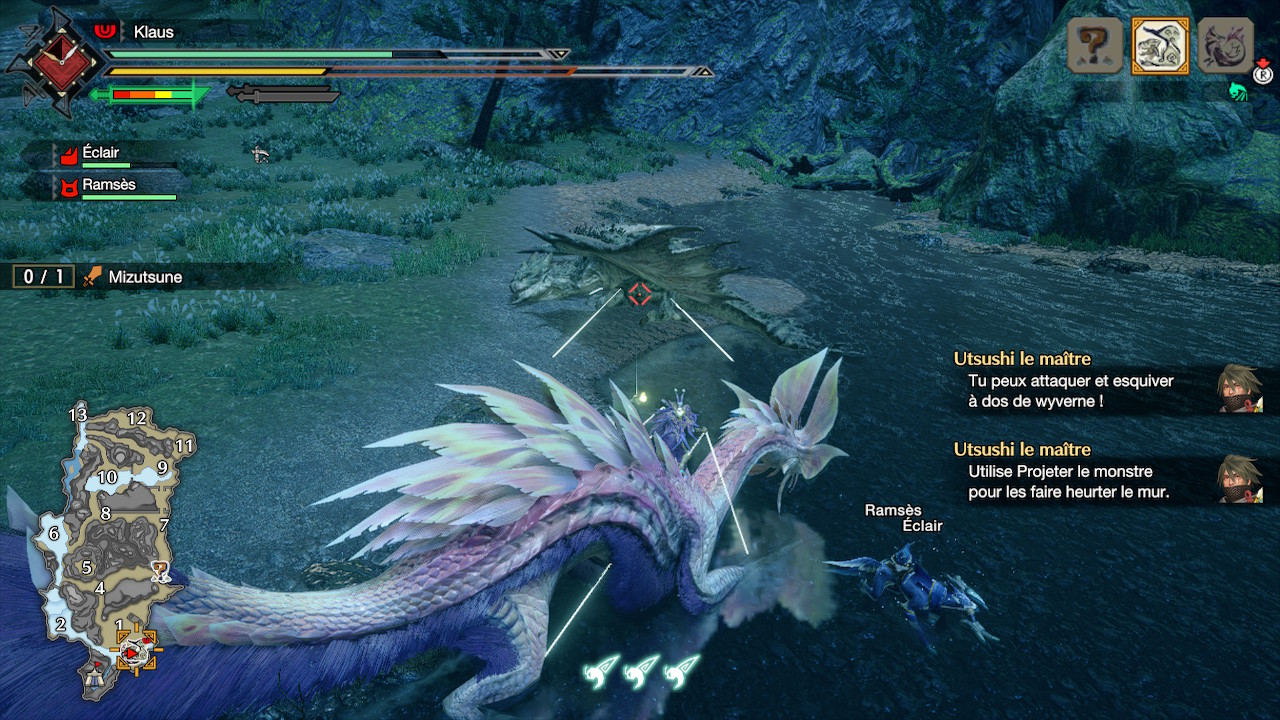Select the unknown monster question mark icon
The image size is (1280, 720).
pyautogui.click(x=1095, y=46)
